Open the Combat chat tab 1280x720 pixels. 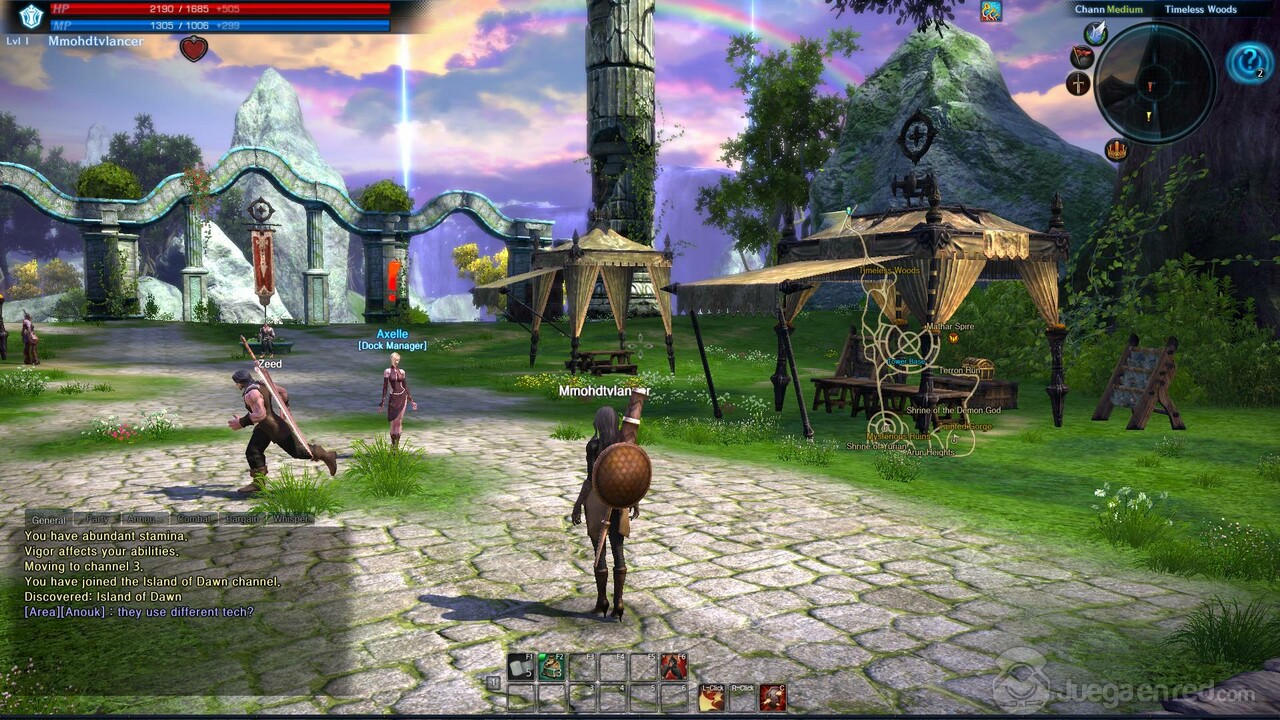(193, 519)
